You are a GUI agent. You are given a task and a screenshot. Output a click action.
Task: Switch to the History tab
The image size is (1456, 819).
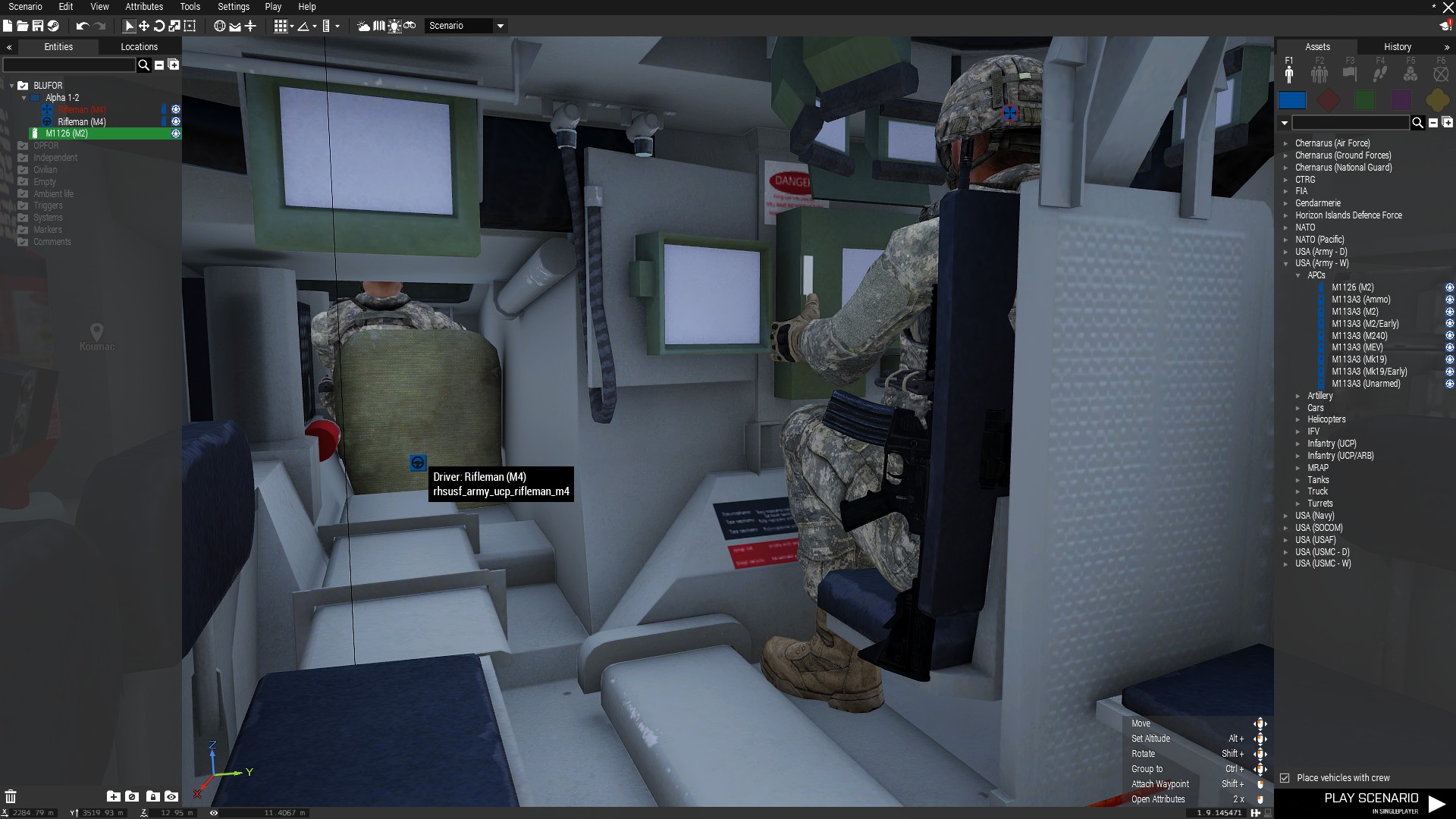point(1397,47)
